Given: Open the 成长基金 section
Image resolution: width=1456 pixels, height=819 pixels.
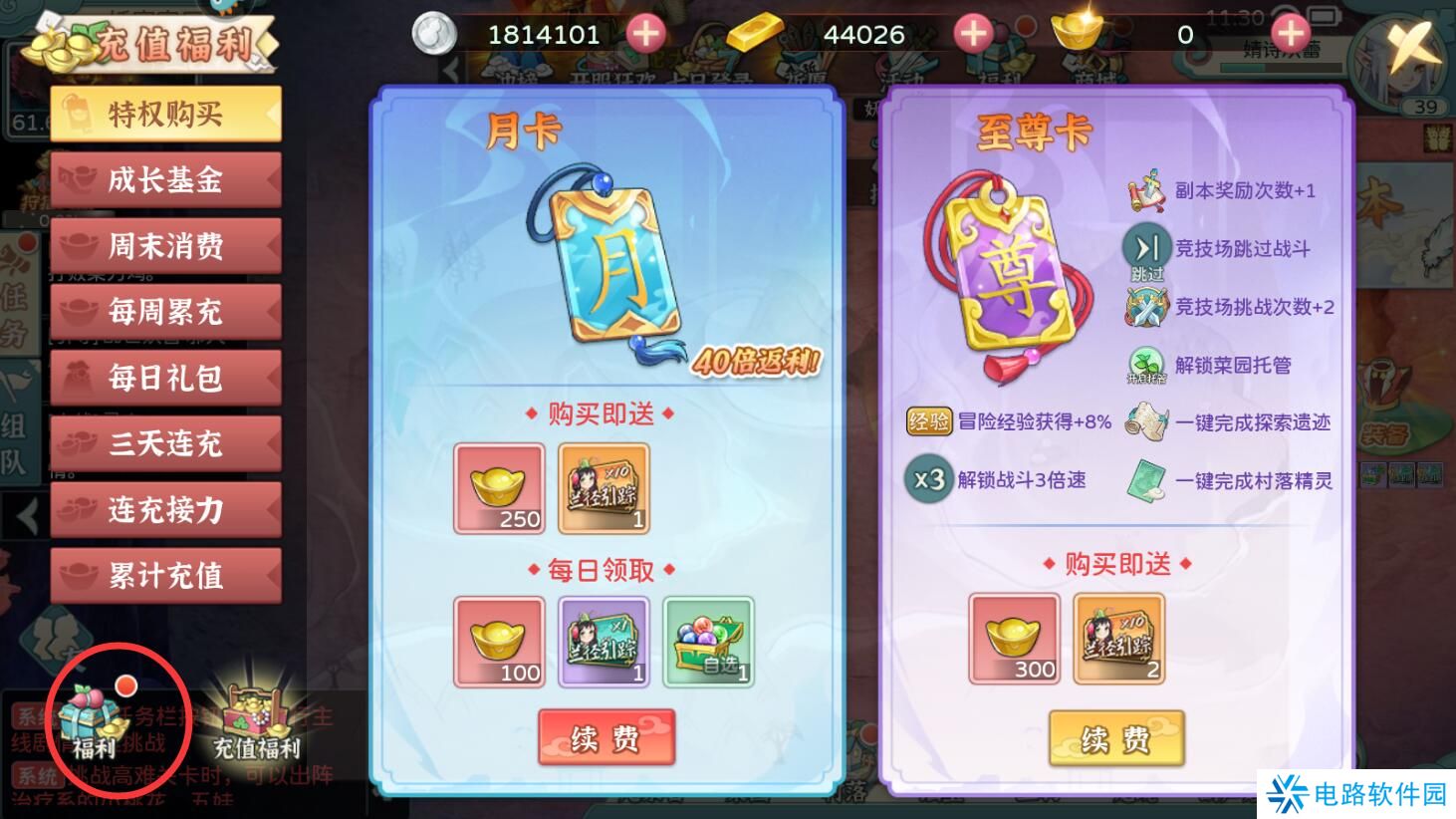Looking at the screenshot, I should point(165,179).
